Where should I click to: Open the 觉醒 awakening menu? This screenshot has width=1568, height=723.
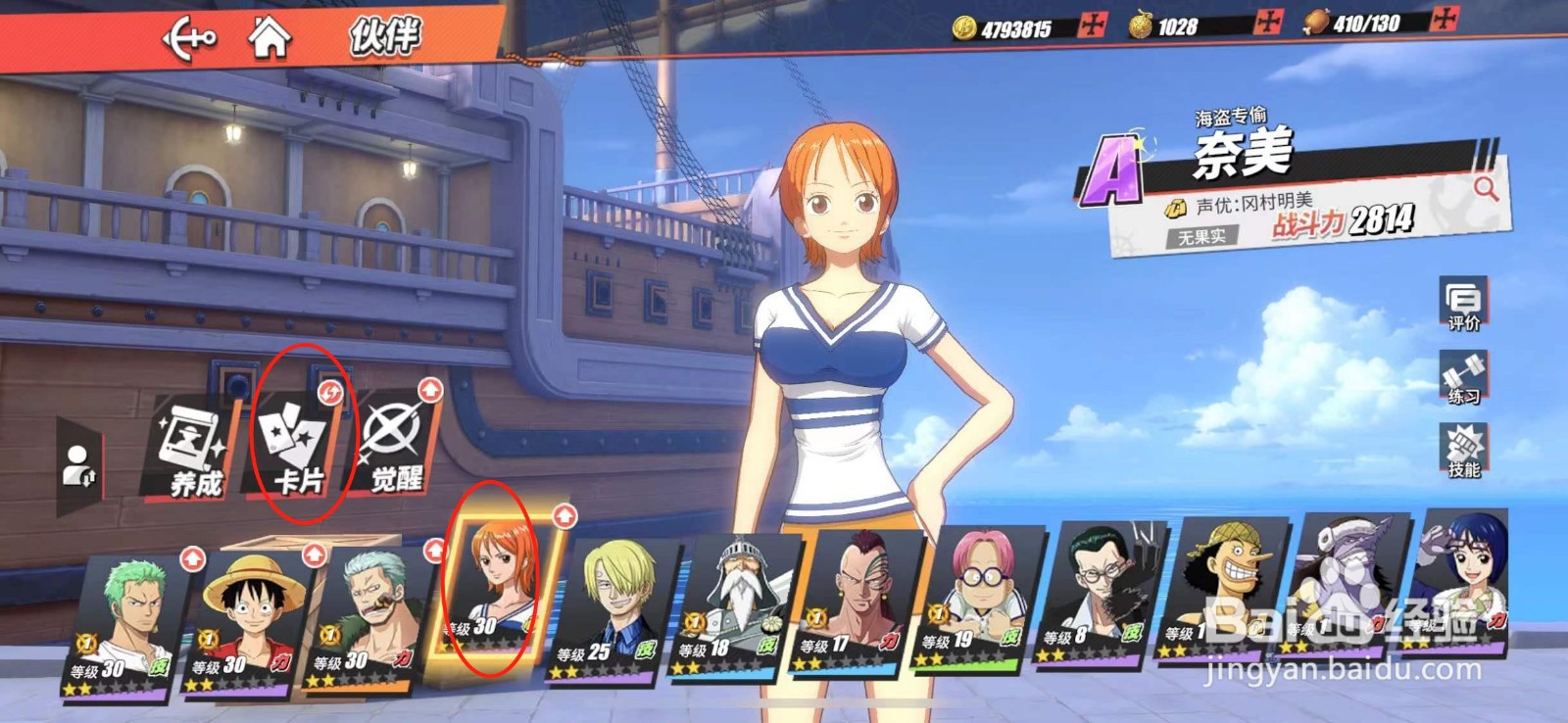point(396,446)
